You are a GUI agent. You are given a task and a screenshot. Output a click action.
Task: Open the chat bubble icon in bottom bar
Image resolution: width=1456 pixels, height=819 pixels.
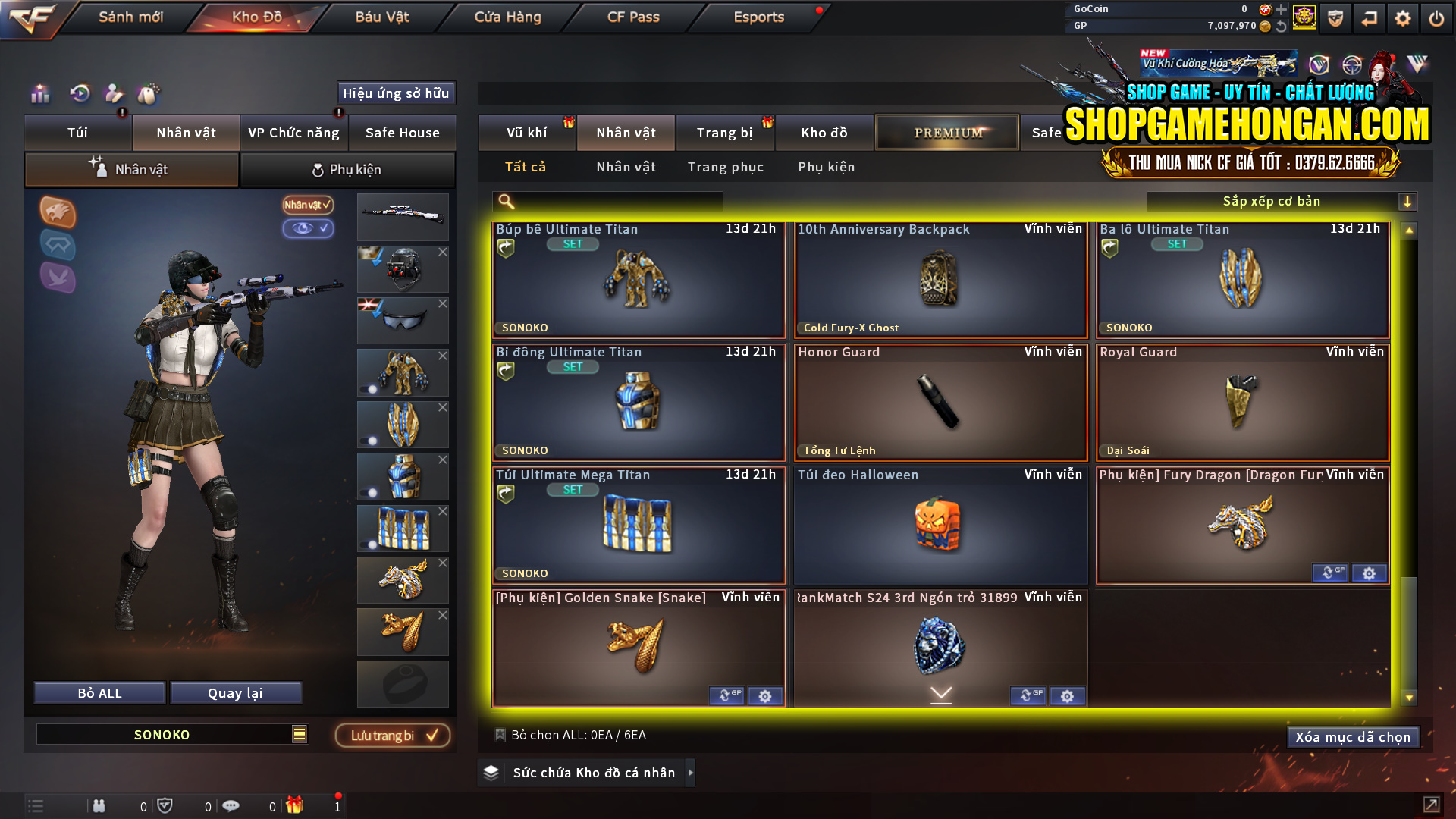[231, 805]
